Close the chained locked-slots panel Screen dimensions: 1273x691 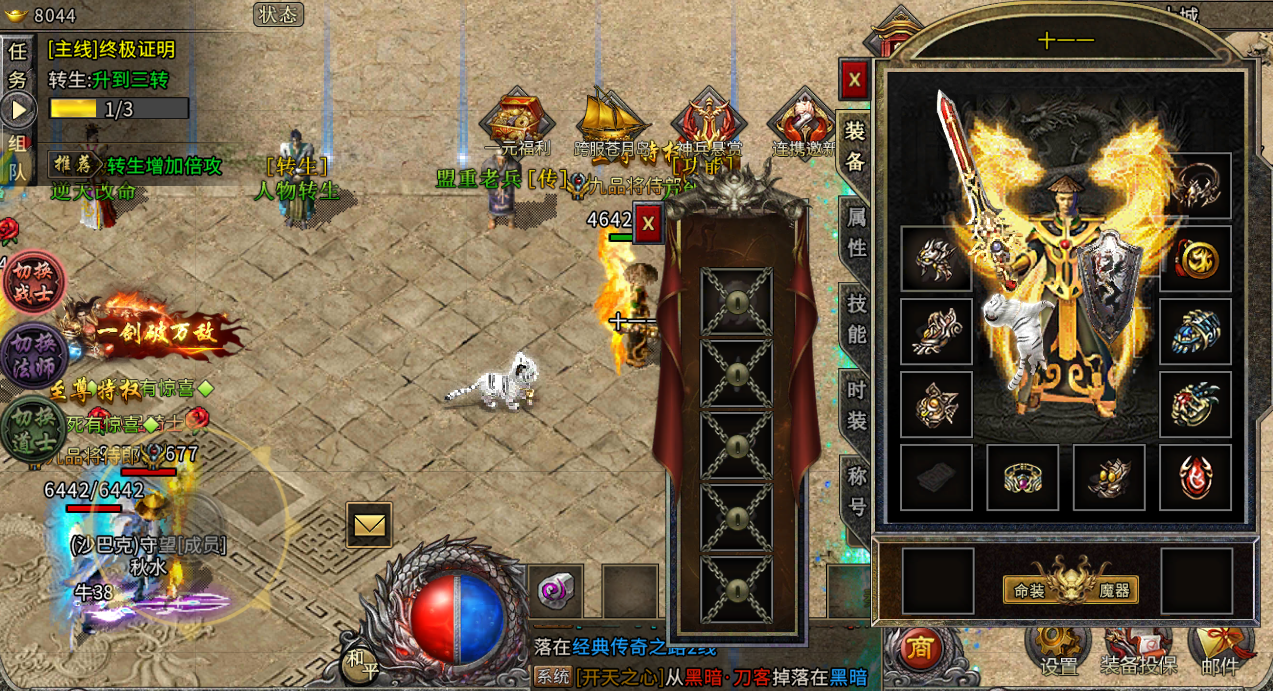pos(648,224)
